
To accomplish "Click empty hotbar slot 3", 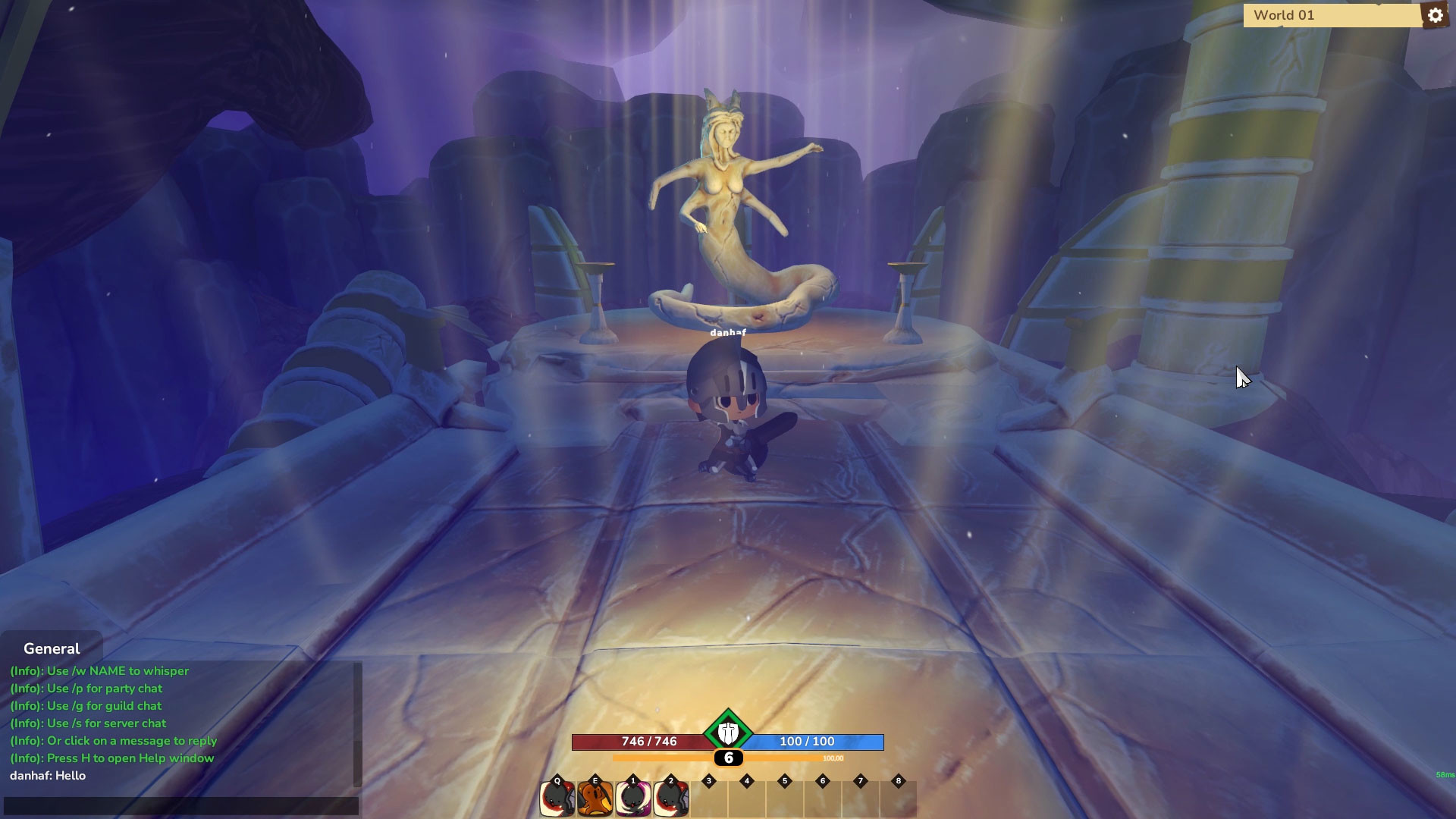I will coord(709,797).
